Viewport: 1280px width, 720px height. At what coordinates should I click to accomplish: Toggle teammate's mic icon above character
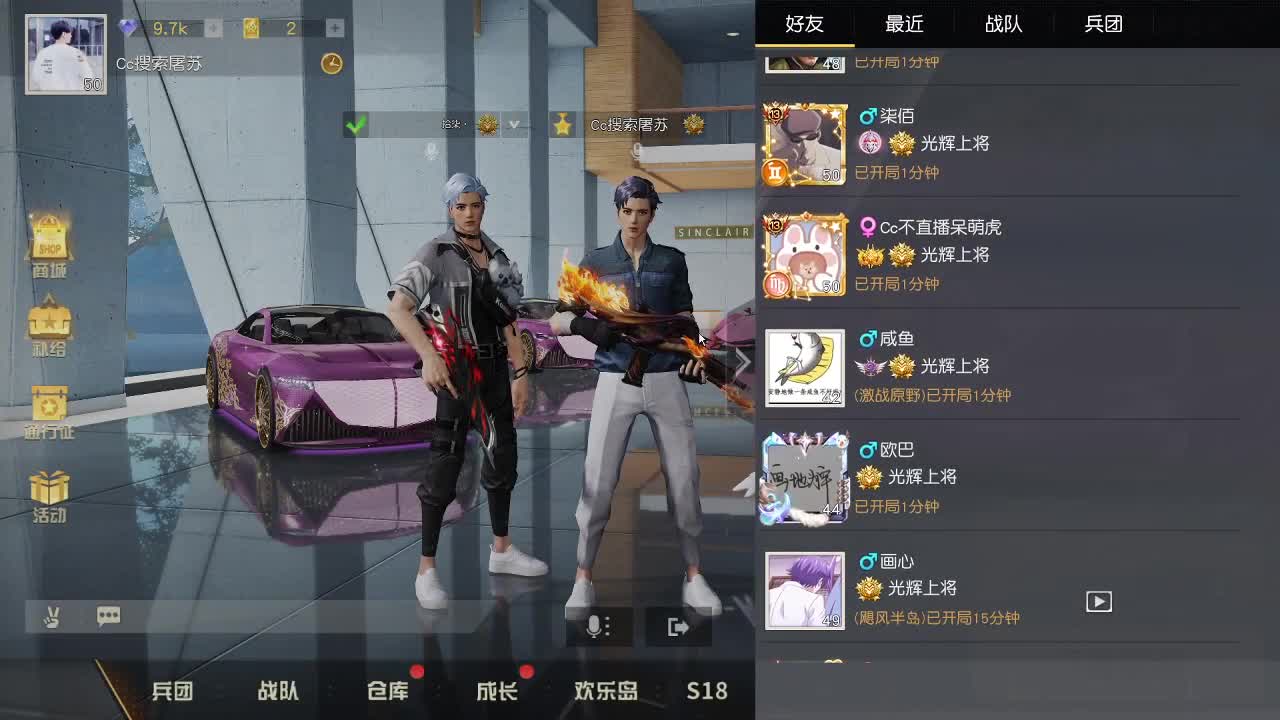[x=431, y=151]
